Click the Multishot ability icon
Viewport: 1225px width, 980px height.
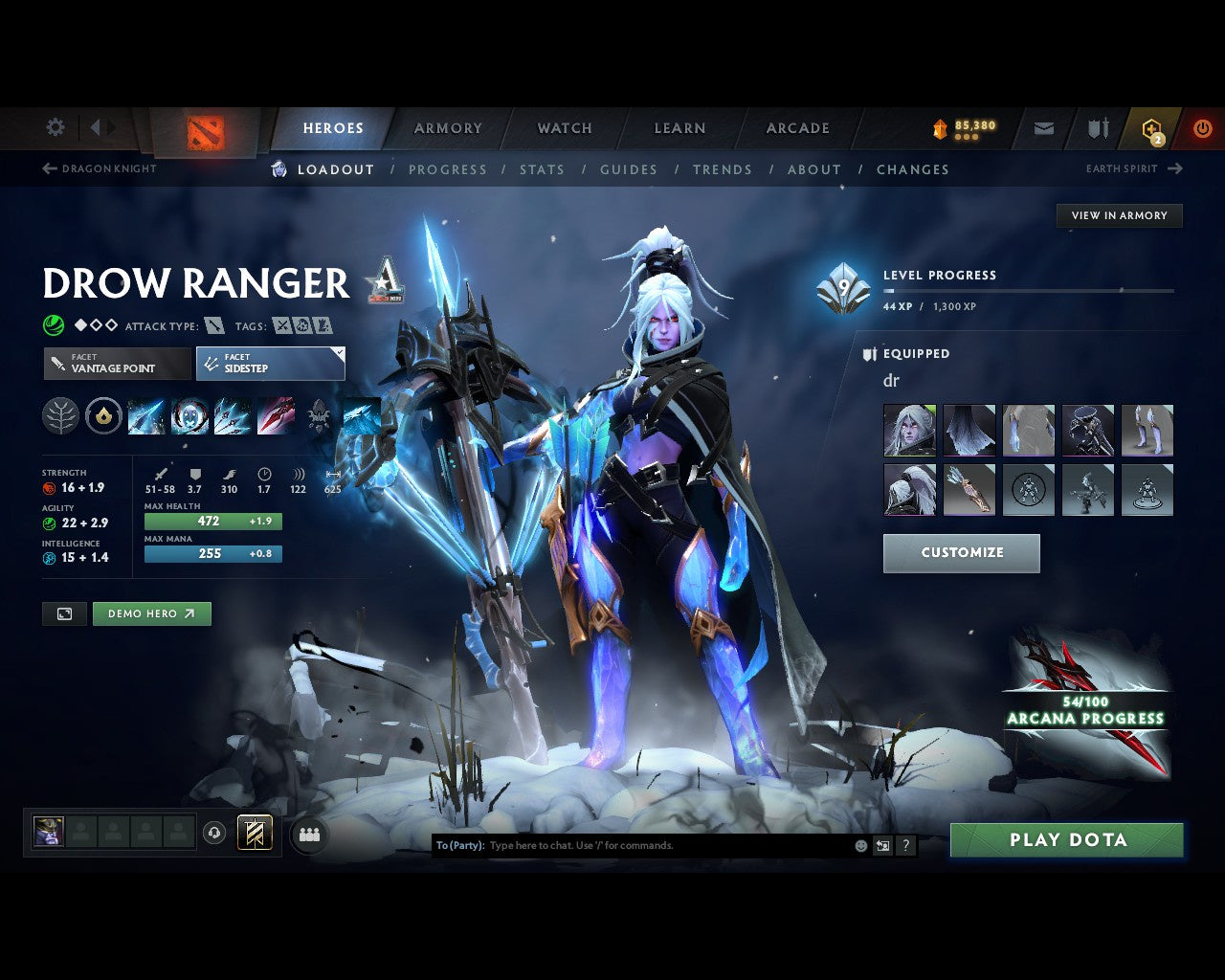231,417
